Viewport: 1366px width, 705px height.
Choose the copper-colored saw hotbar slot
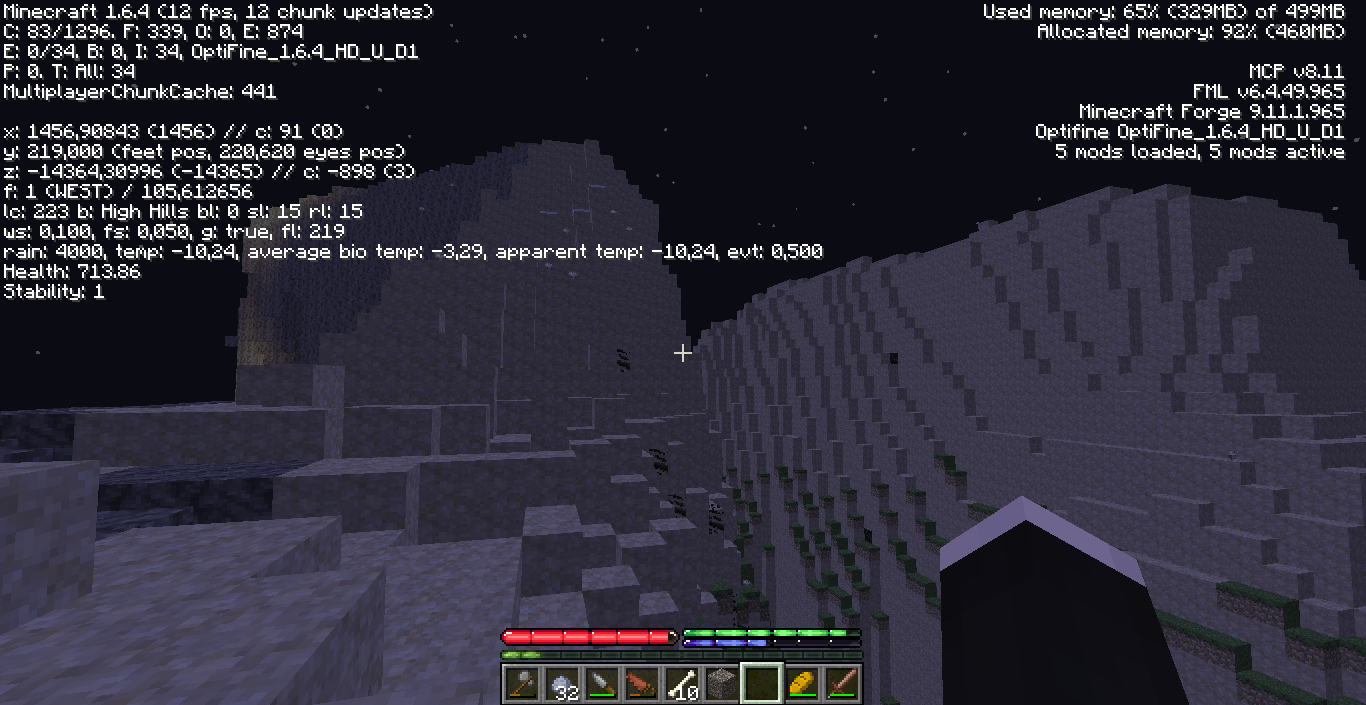641,684
